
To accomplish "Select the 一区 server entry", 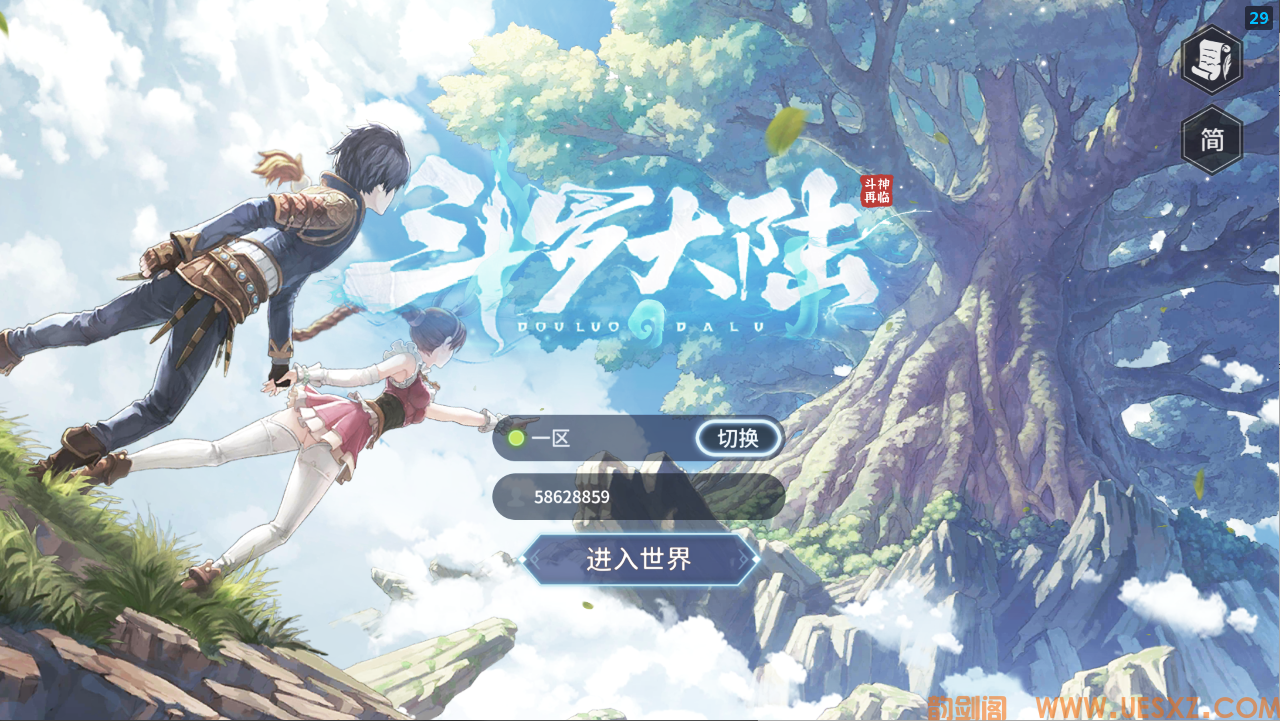I will 551,438.
